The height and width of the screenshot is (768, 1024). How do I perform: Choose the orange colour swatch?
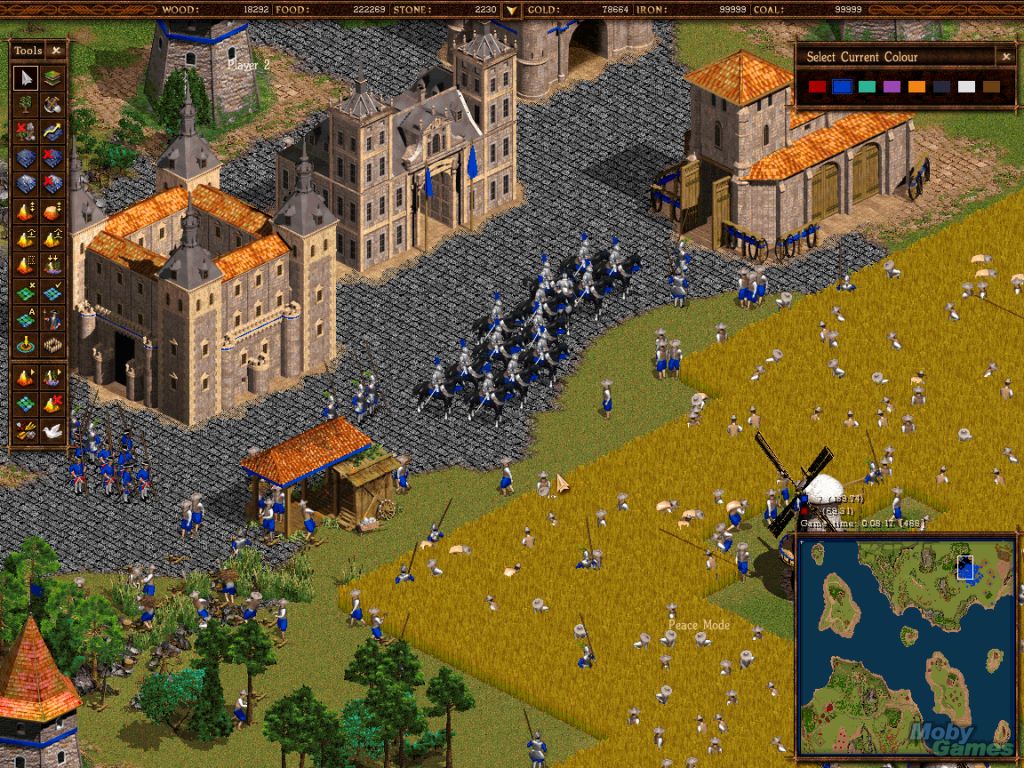click(917, 87)
